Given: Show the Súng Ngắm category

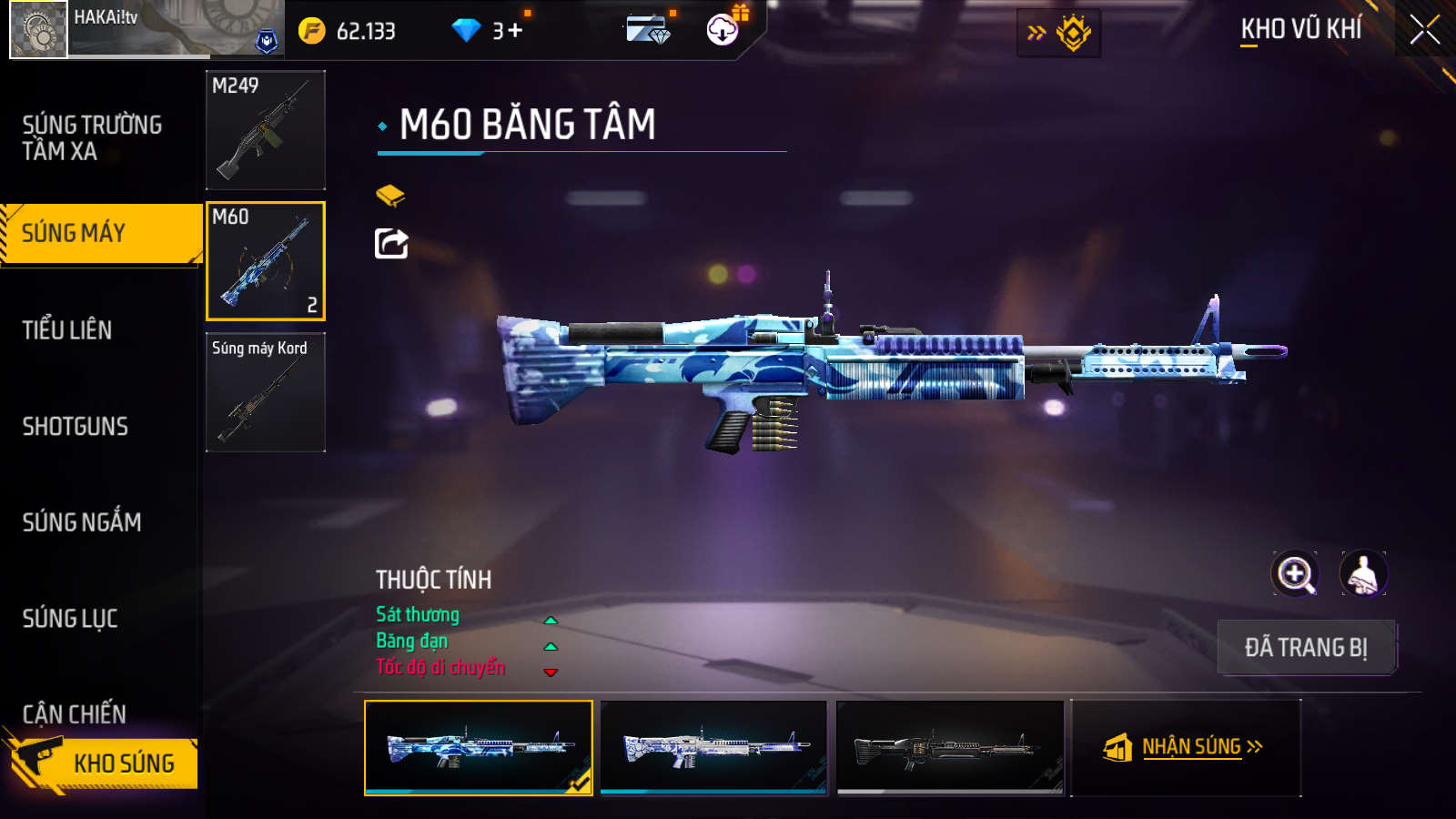Looking at the screenshot, I should (x=82, y=521).
